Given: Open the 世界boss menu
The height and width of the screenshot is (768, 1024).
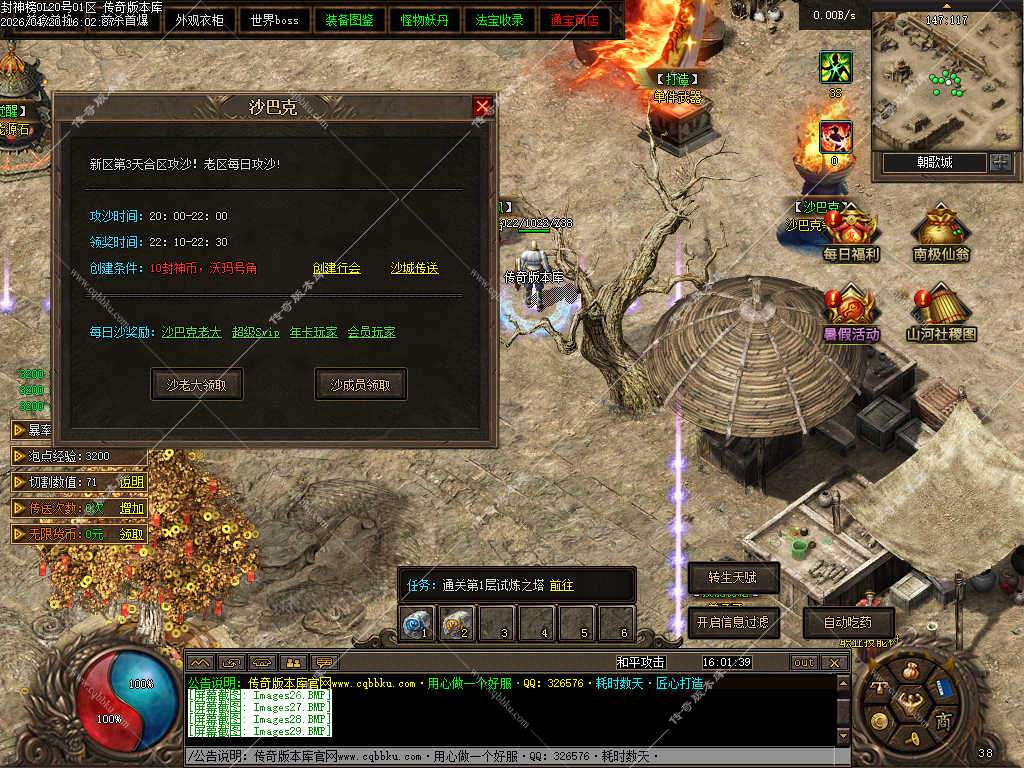Looking at the screenshot, I should (274, 20).
